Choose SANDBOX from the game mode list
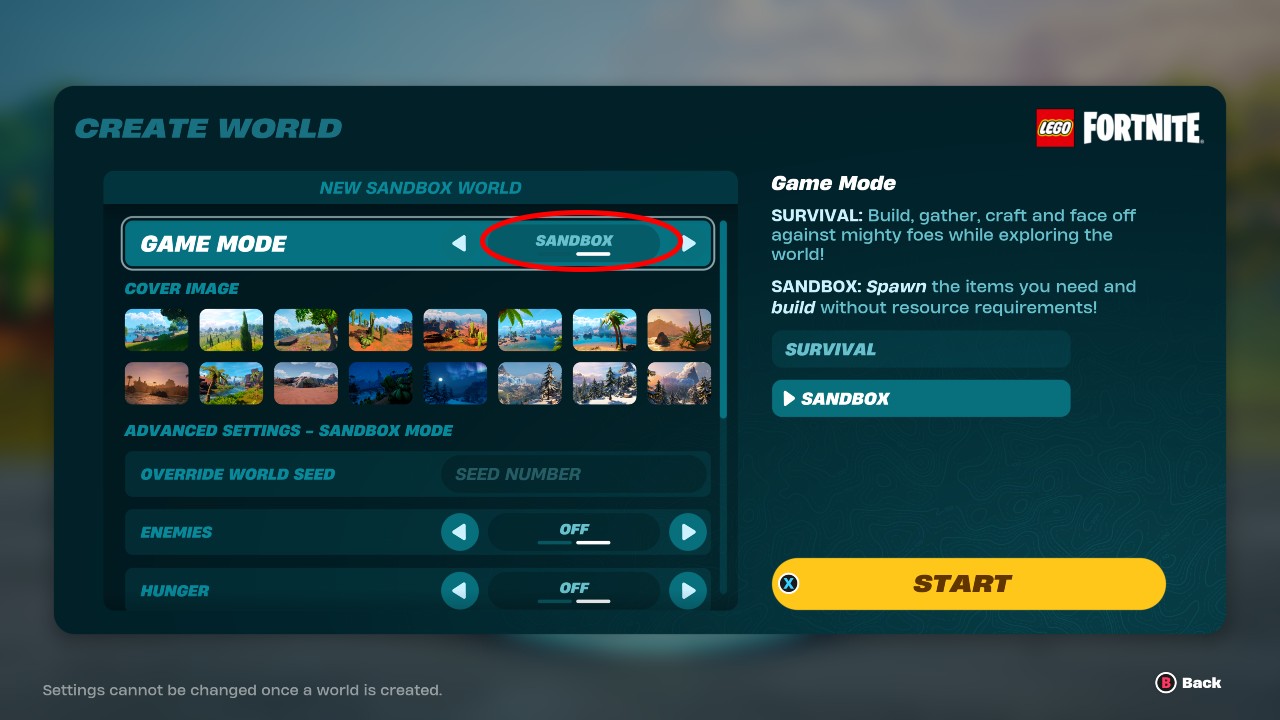The height and width of the screenshot is (720, 1280). 919,398
